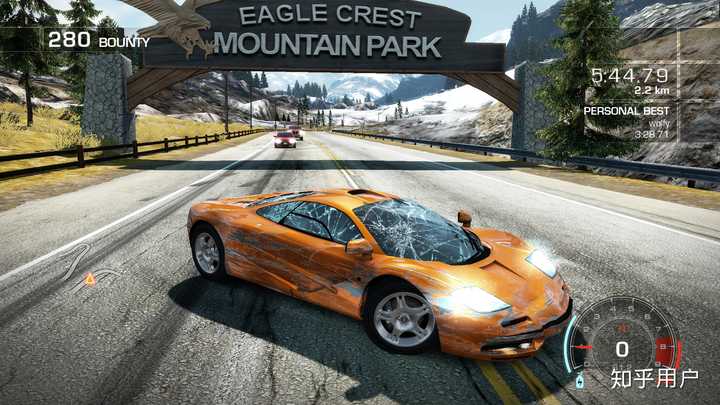The height and width of the screenshot is (405, 720).
Task: Click the blue nitrous bottle icon
Action: [581, 381]
